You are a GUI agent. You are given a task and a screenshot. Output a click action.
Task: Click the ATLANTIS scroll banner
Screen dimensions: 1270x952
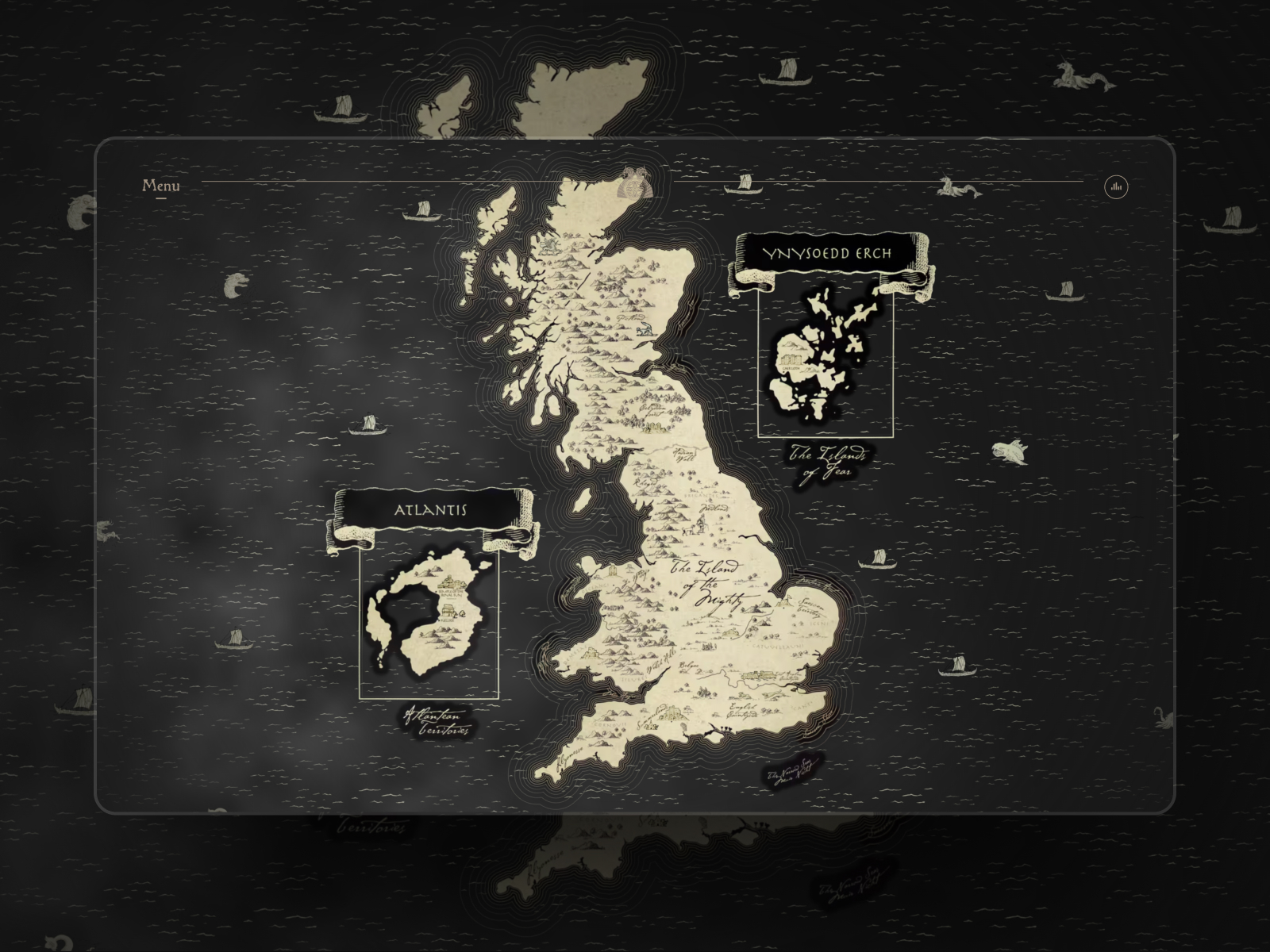tap(431, 509)
